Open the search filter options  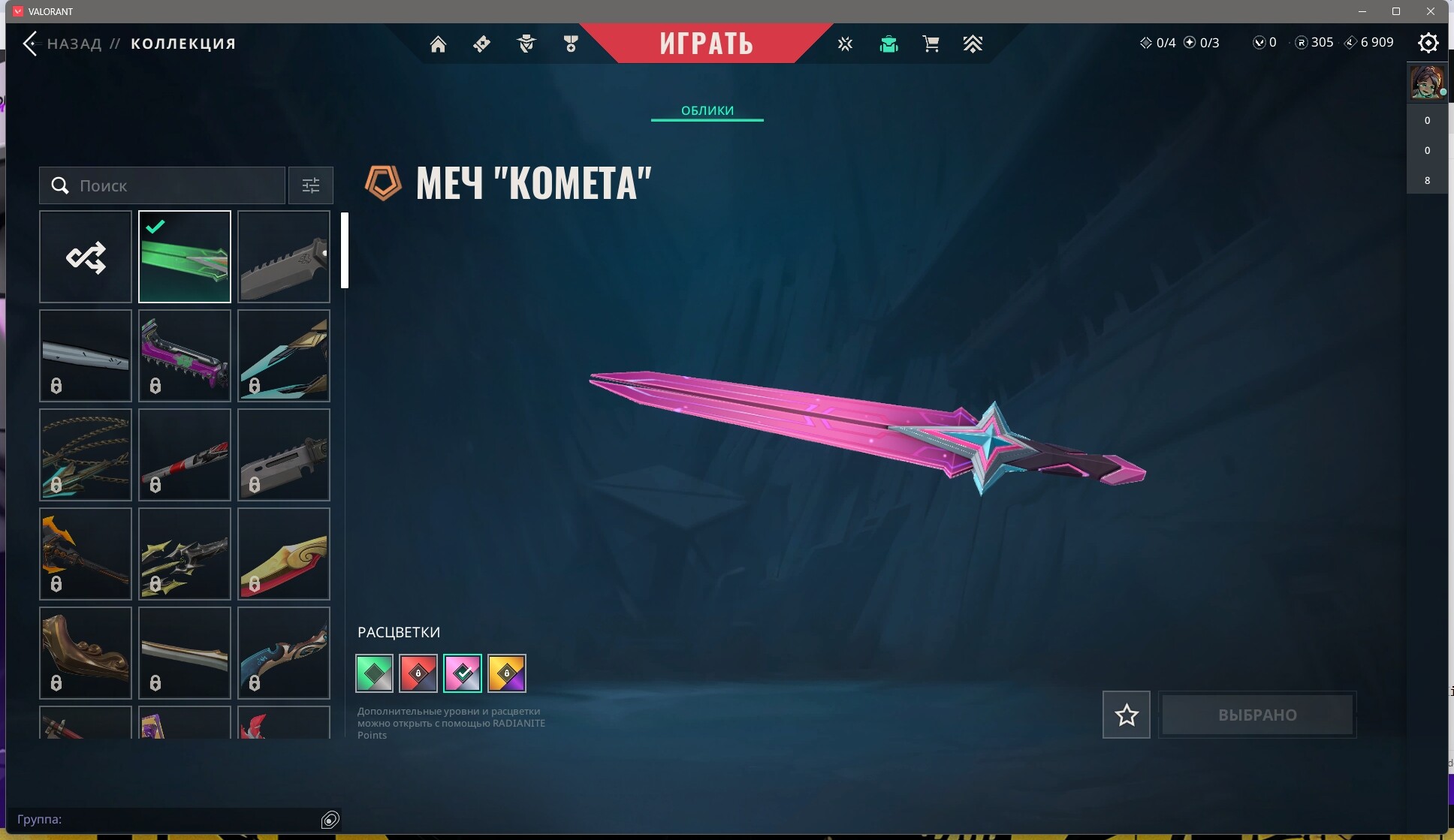pyautogui.click(x=310, y=185)
